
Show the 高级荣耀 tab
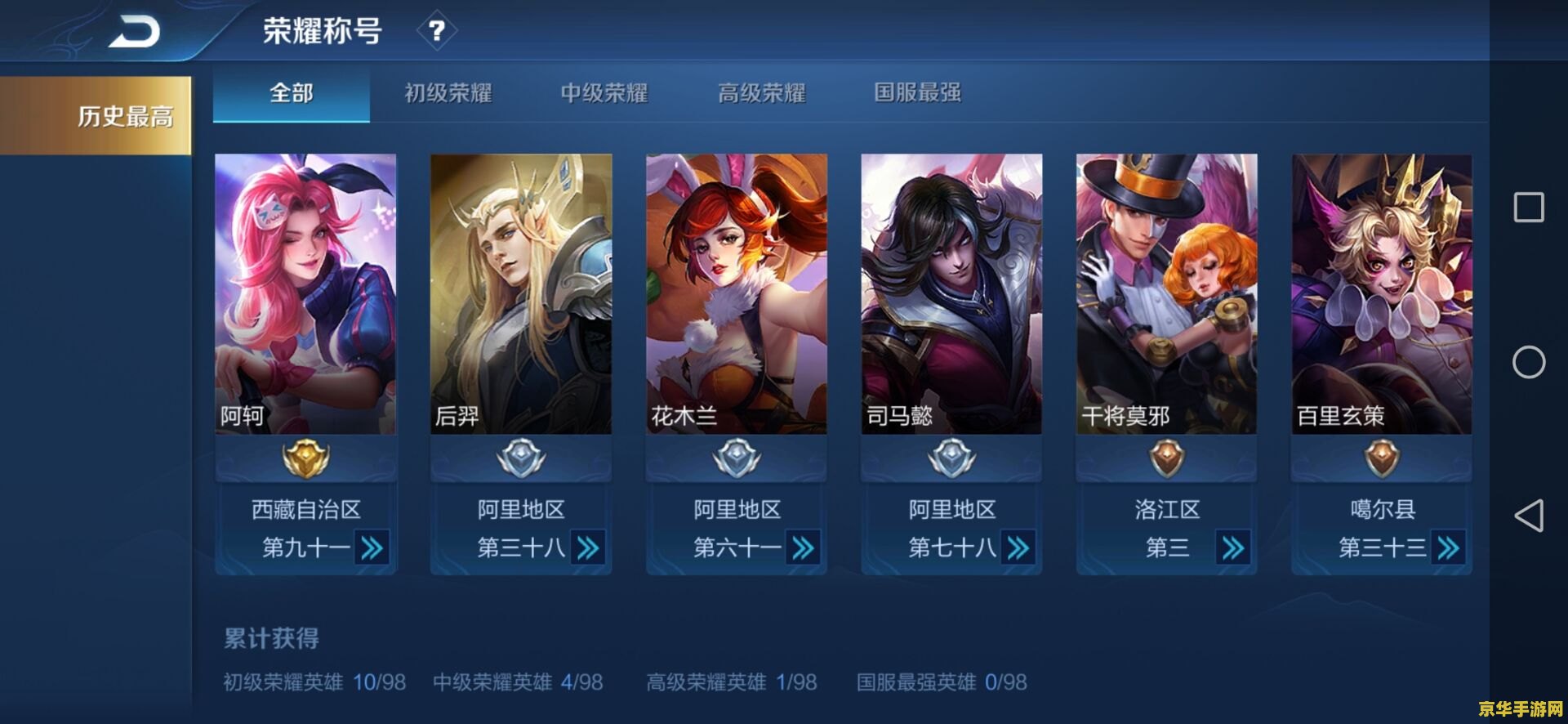(x=761, y=93)
